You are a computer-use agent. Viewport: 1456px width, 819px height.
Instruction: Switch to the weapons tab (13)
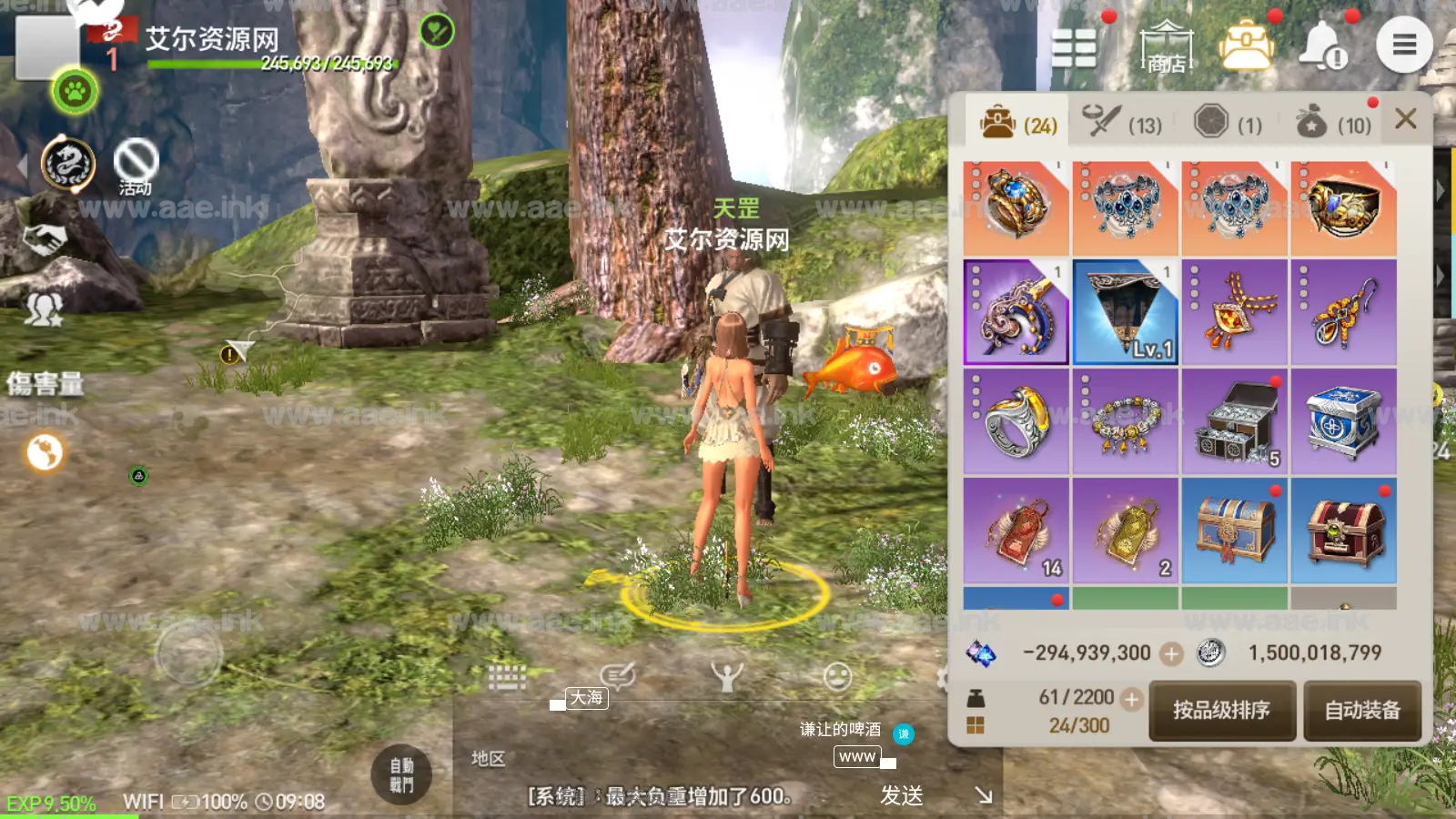1122,122
